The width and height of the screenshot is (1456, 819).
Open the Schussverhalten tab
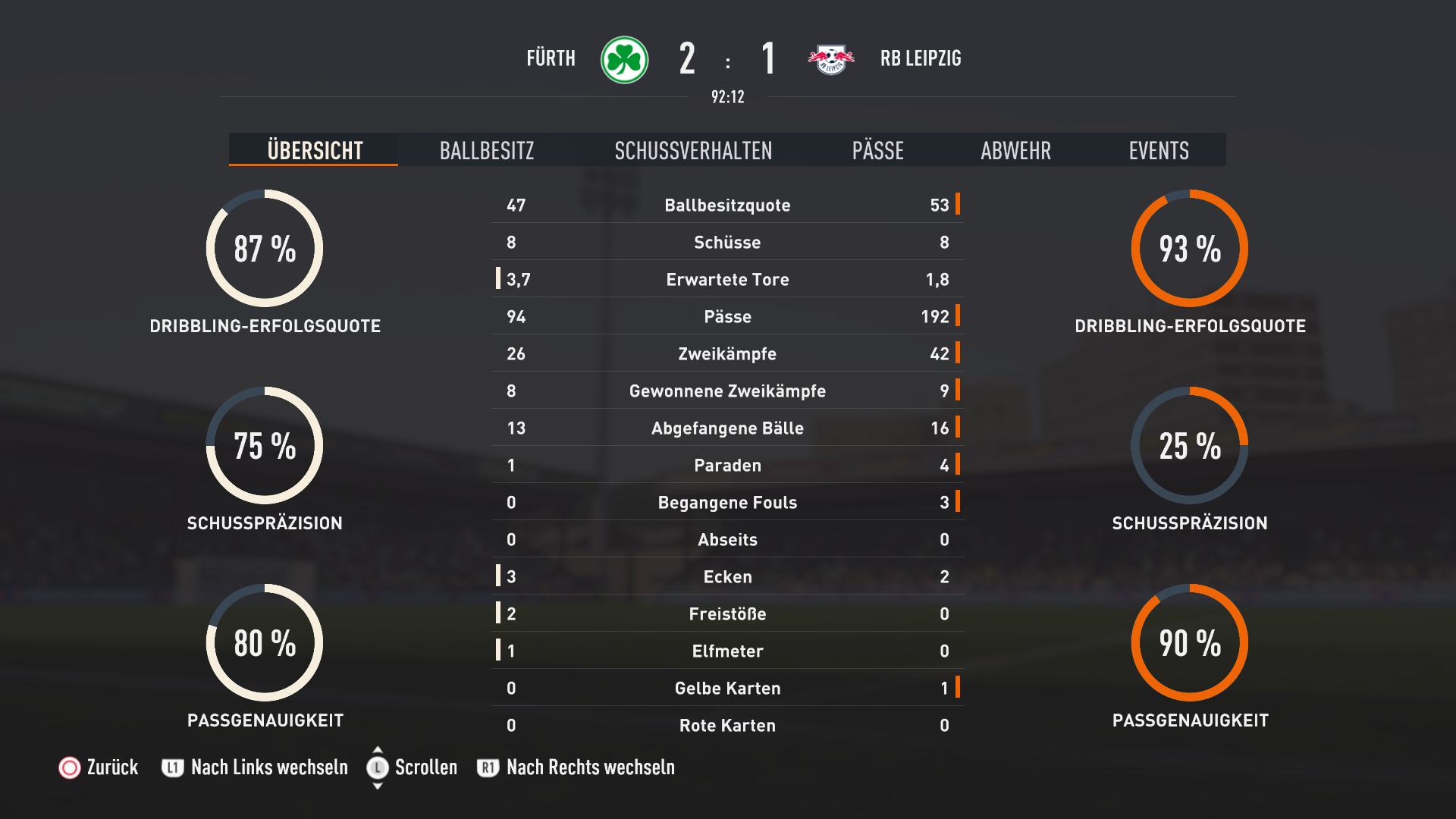[x=693, y=150]
